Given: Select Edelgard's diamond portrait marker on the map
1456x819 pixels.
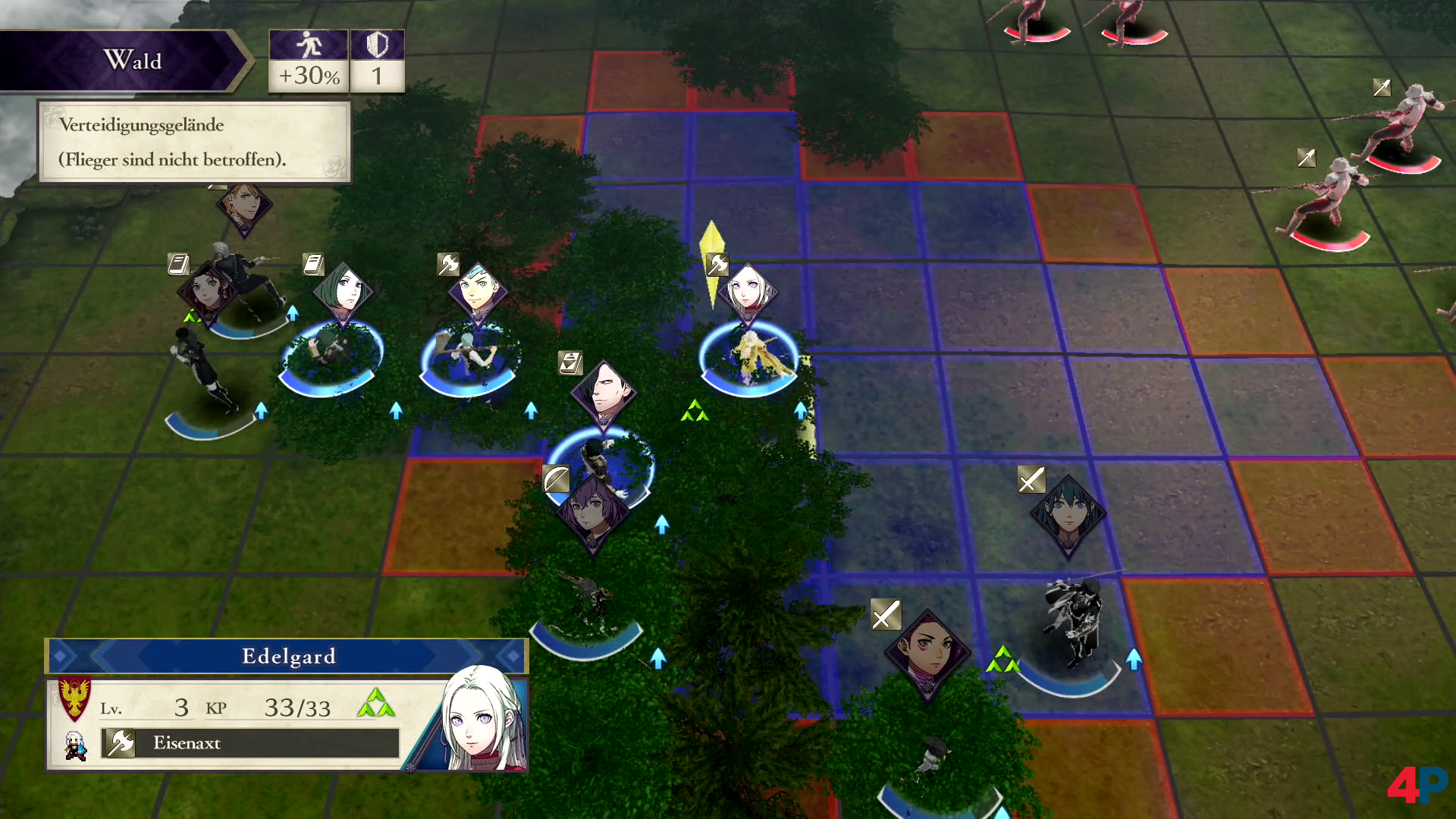Looking at the screenshot, I should click(748, 291).
